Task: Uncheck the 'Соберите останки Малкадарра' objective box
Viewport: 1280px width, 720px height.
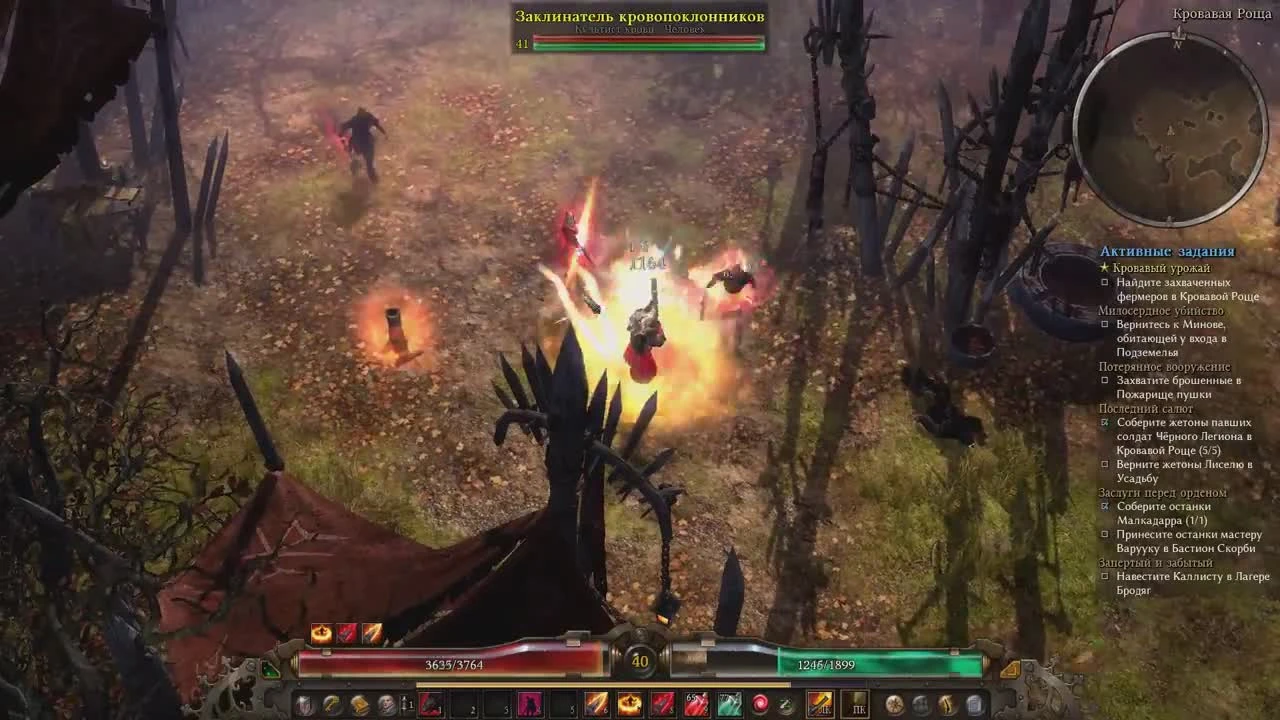Action: click(1104, 506)
